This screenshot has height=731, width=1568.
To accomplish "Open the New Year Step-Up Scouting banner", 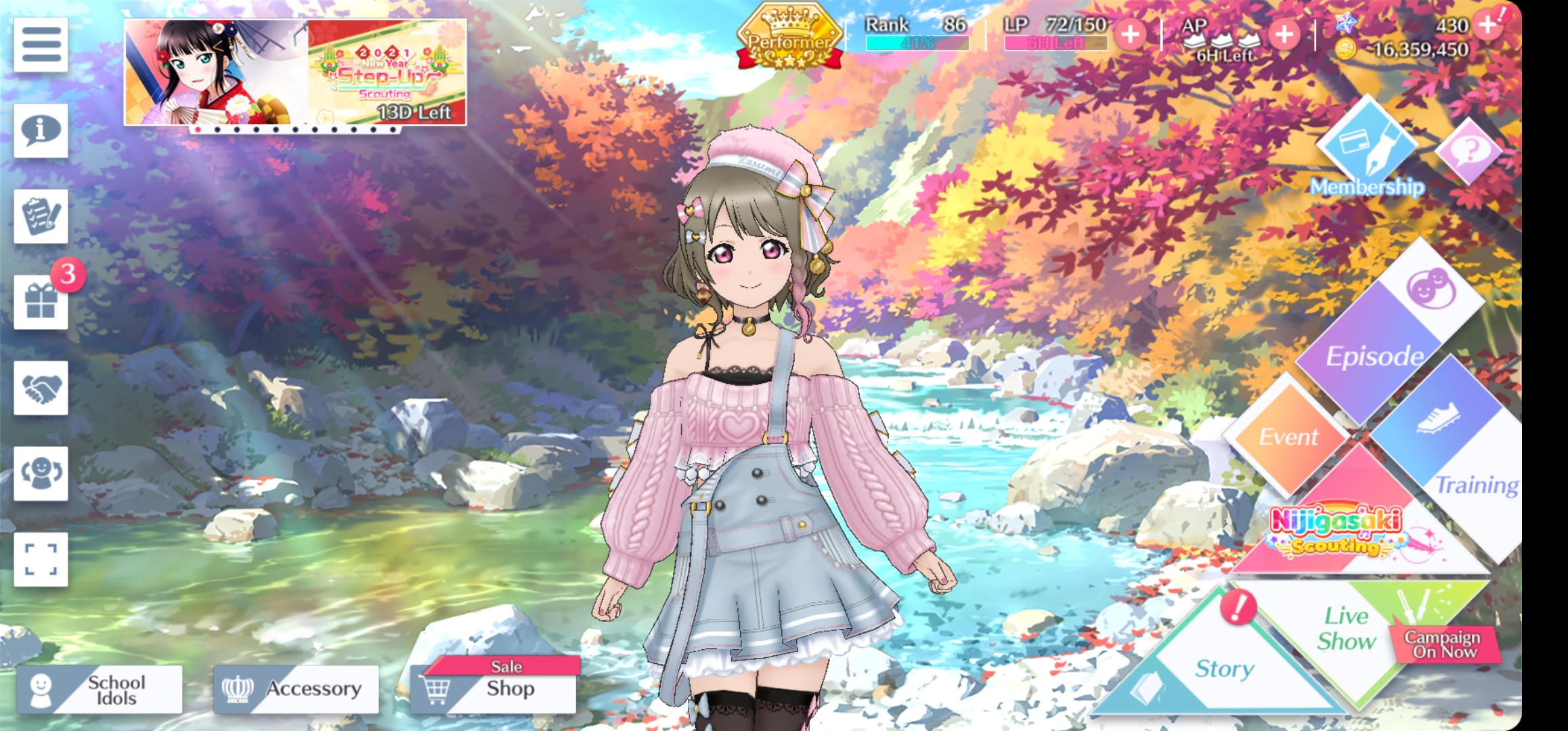I will [x=295, y=72].
